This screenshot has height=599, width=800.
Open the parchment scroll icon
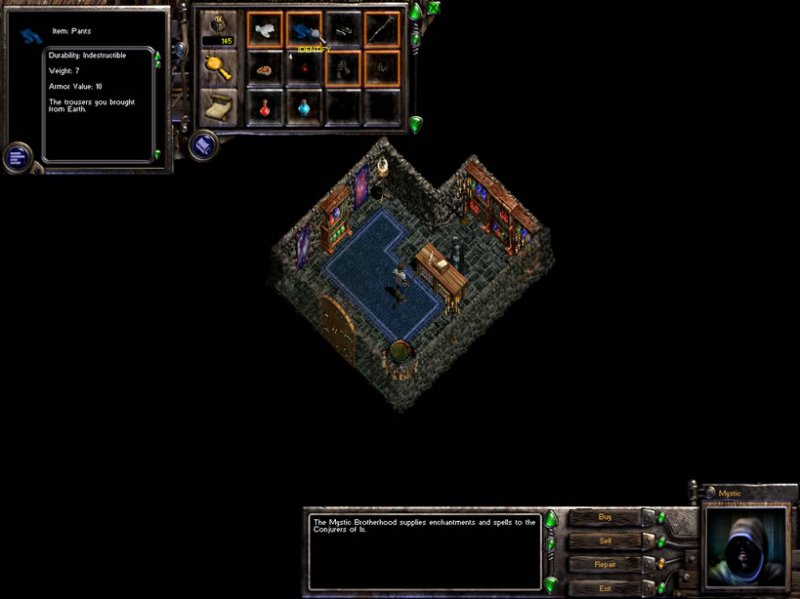(x=218, y=106)
